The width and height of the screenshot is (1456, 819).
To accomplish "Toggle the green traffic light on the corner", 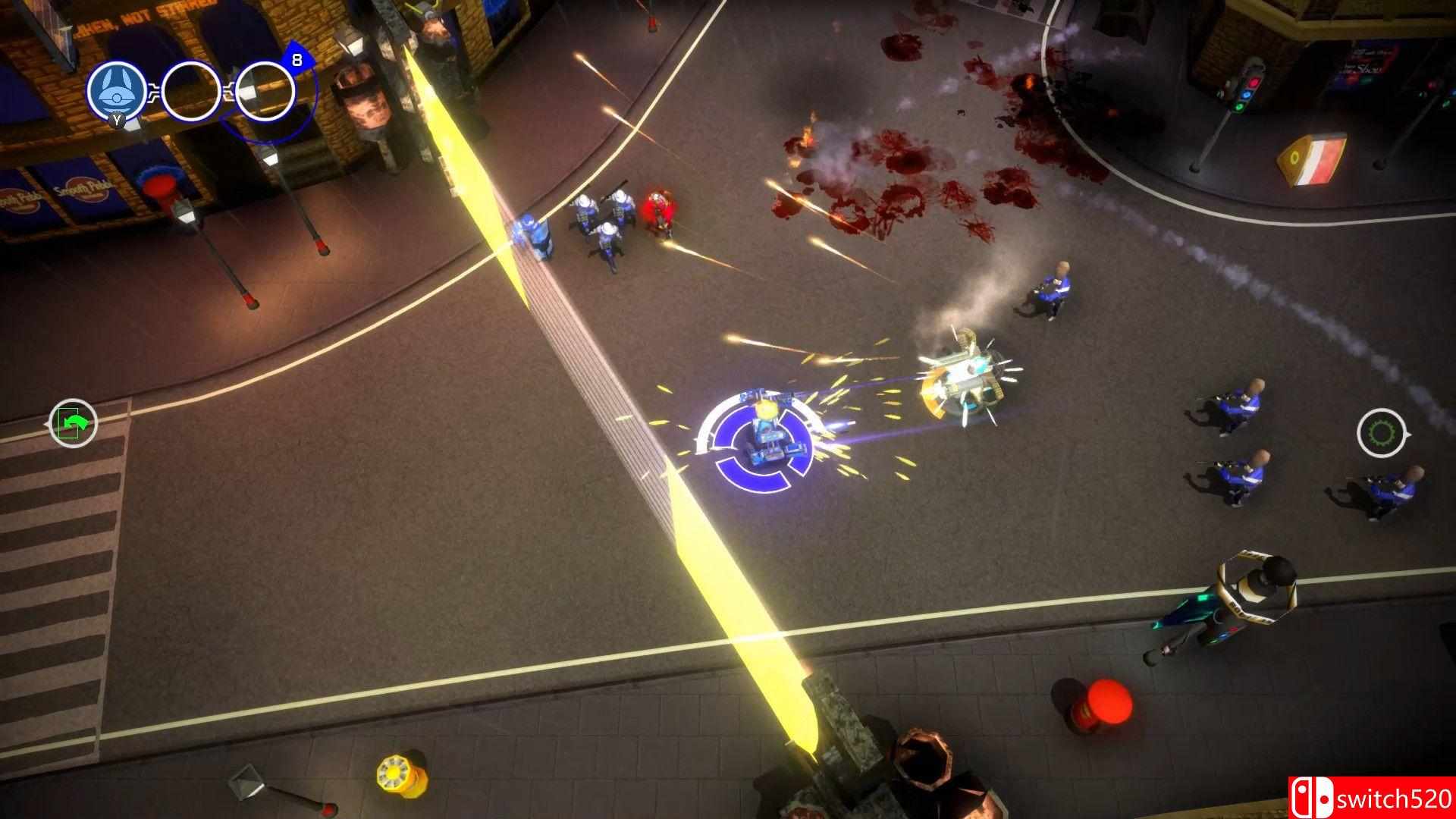I will click(x=1240, y=107).
